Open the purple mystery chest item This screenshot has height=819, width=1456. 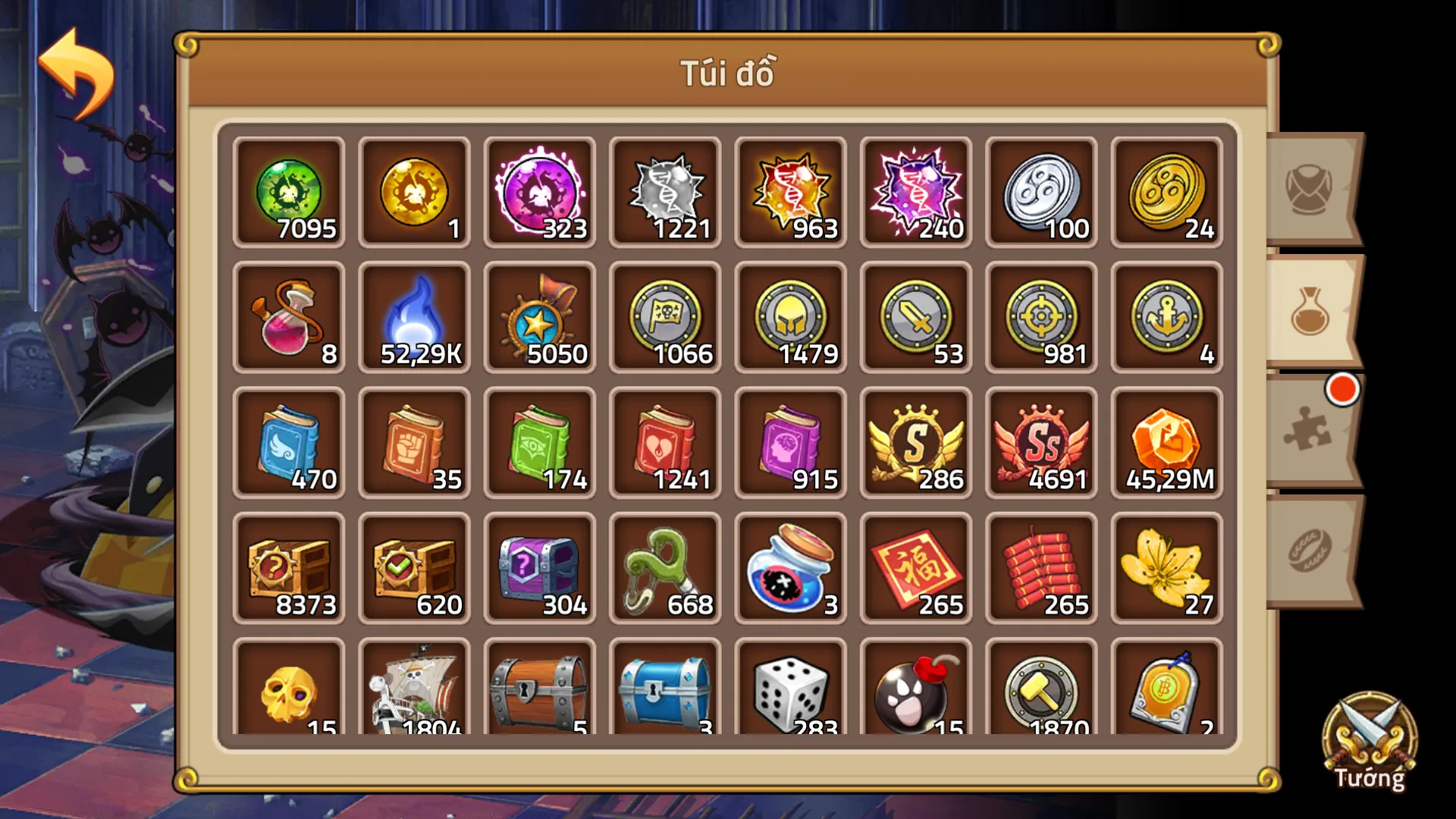coord(539,569)
